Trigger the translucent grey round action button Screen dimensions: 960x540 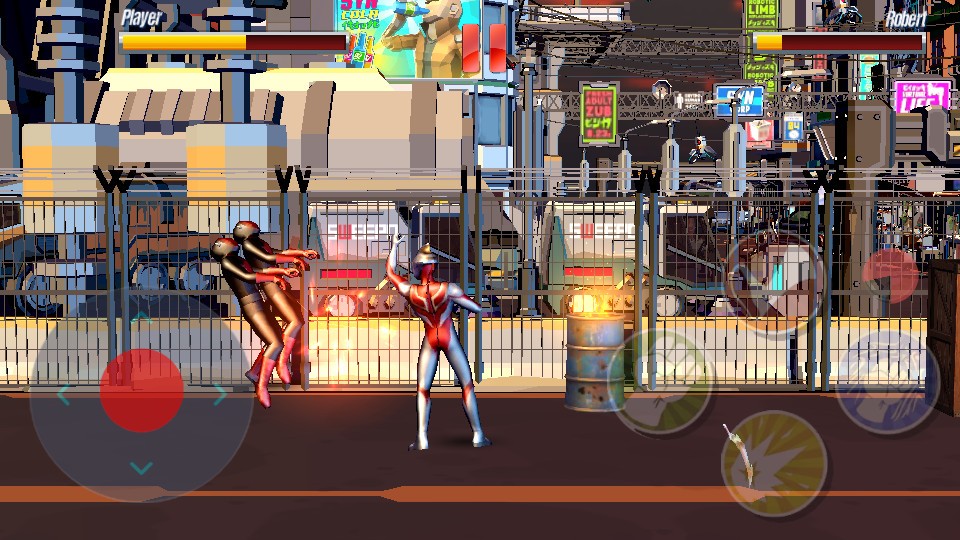click(x=772, y=274)
